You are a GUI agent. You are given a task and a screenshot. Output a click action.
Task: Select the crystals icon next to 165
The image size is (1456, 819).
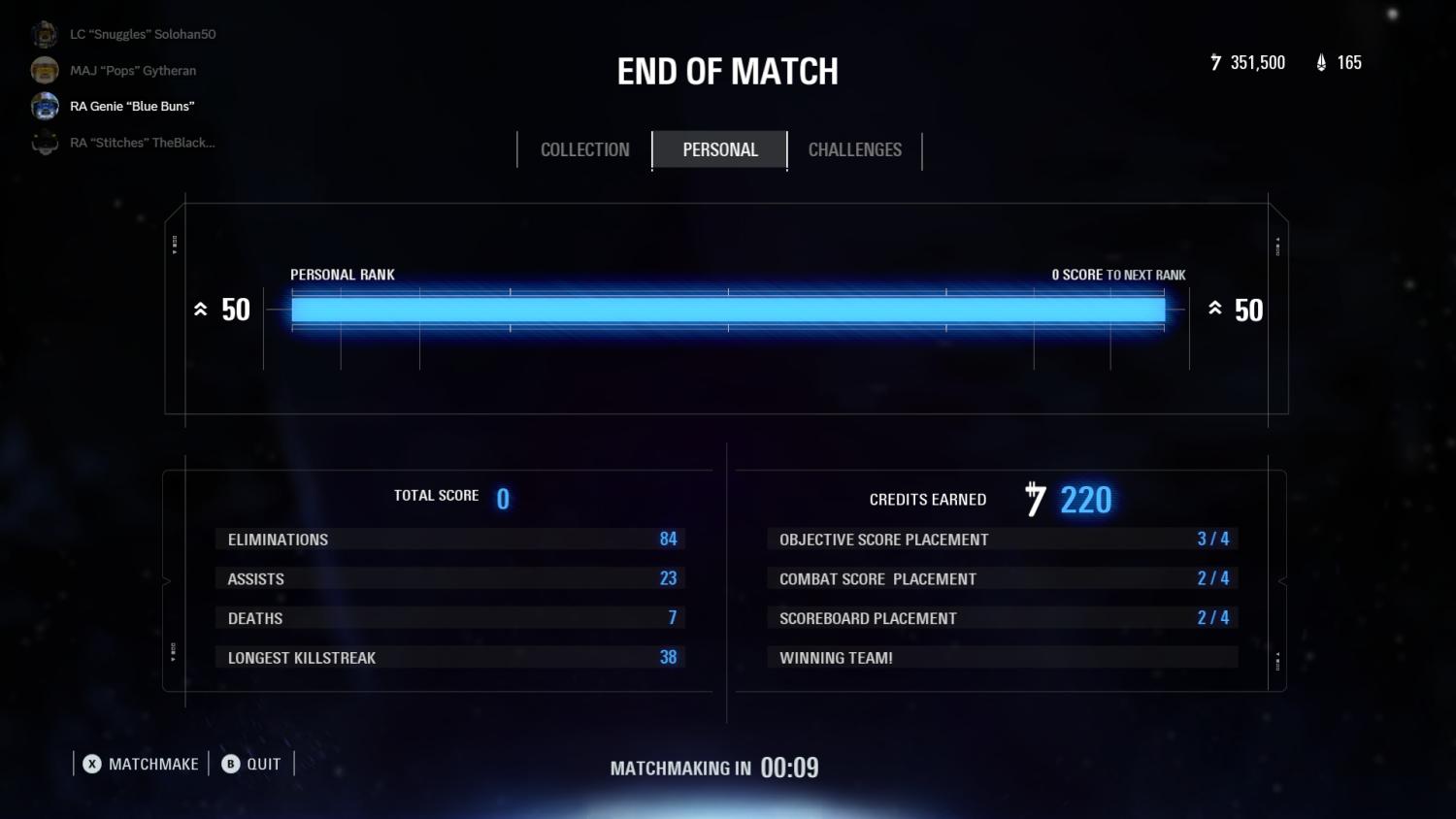(1320, 62)
